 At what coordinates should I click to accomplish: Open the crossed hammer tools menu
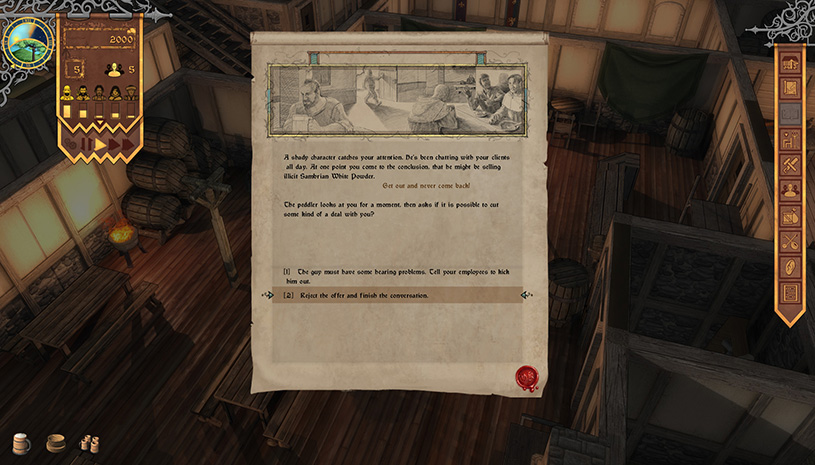coord(790,165)
